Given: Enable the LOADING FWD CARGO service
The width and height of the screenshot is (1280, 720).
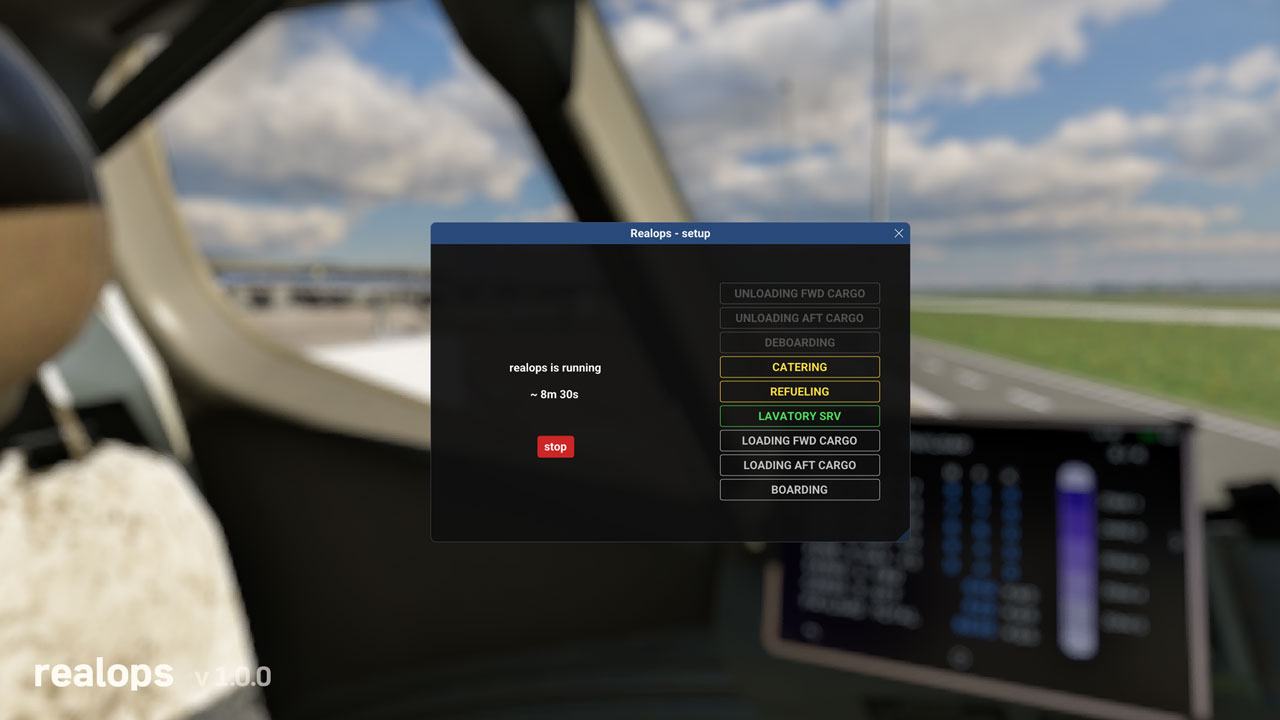Looking at the screenshot, I should (799, 440).
